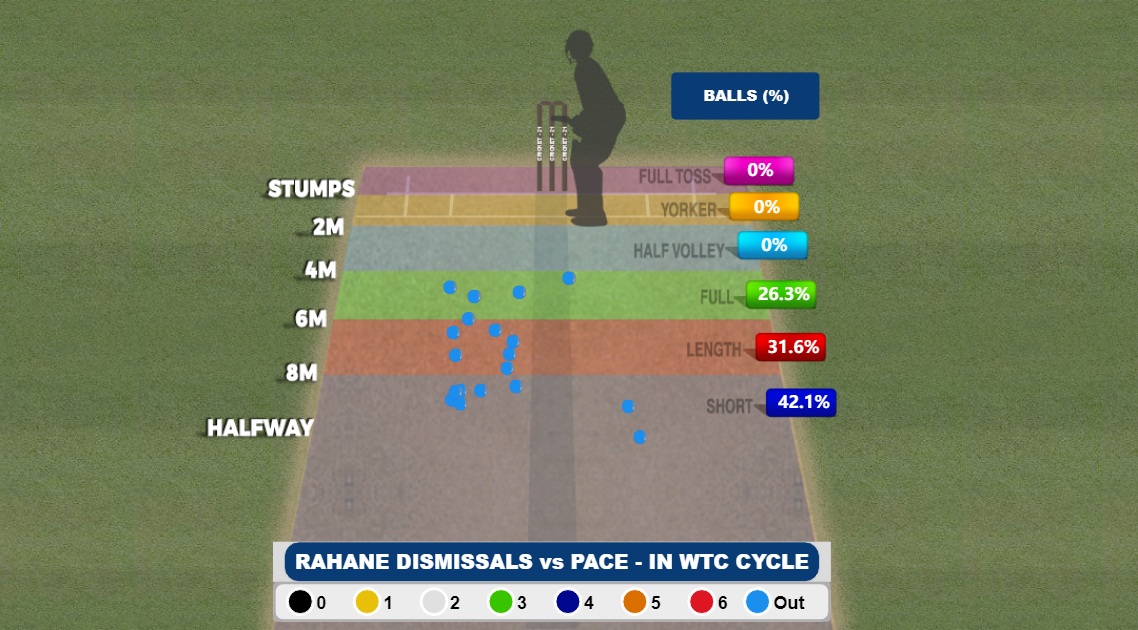Click the BALLS (%) button
Viewport: 1138px width, 630px height.
pos(745,96)
